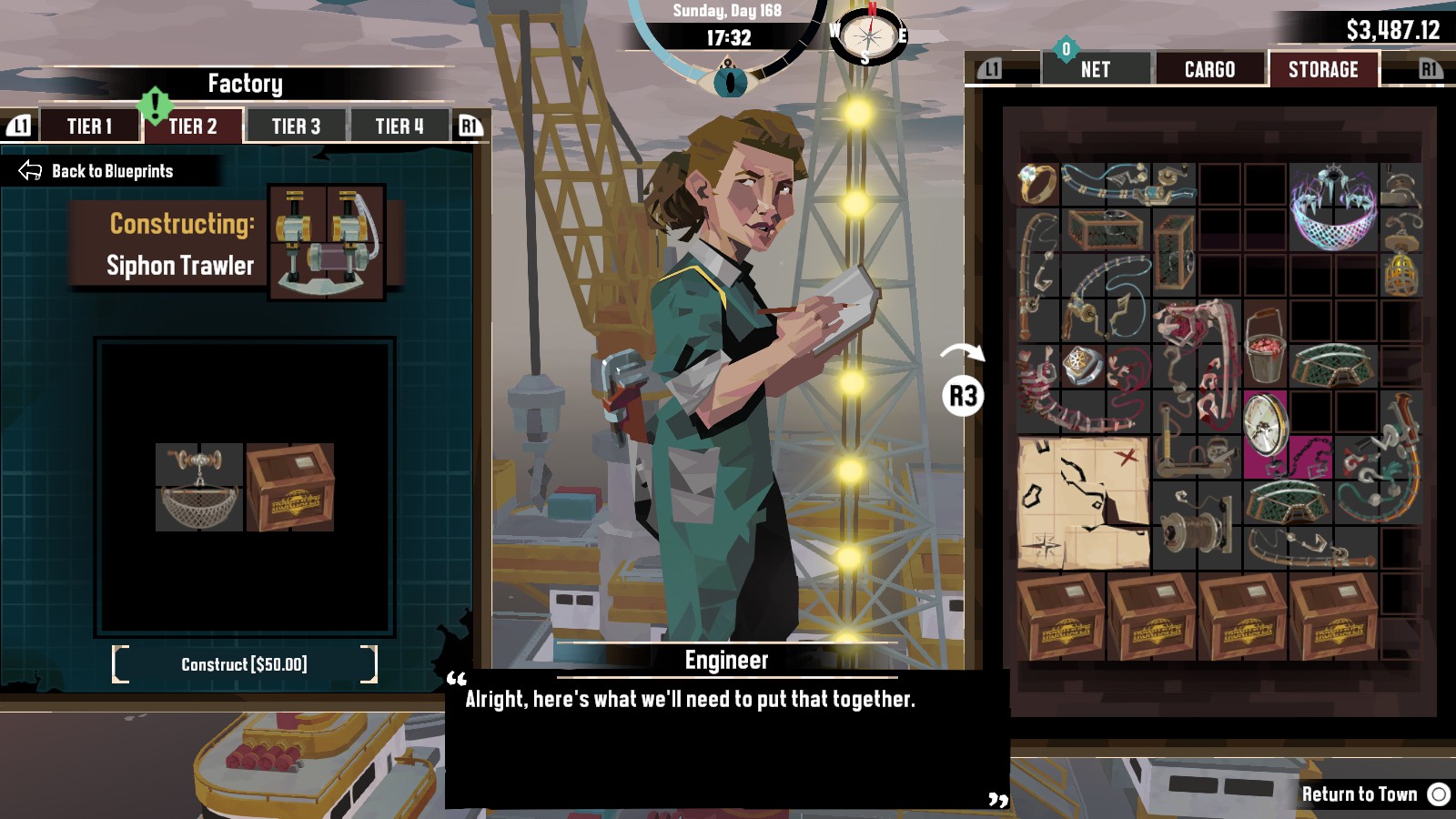The height and width of the screenshot is (819, 1456).
Task: Select the trawl net ingredient slot
Action: (199, 487)
